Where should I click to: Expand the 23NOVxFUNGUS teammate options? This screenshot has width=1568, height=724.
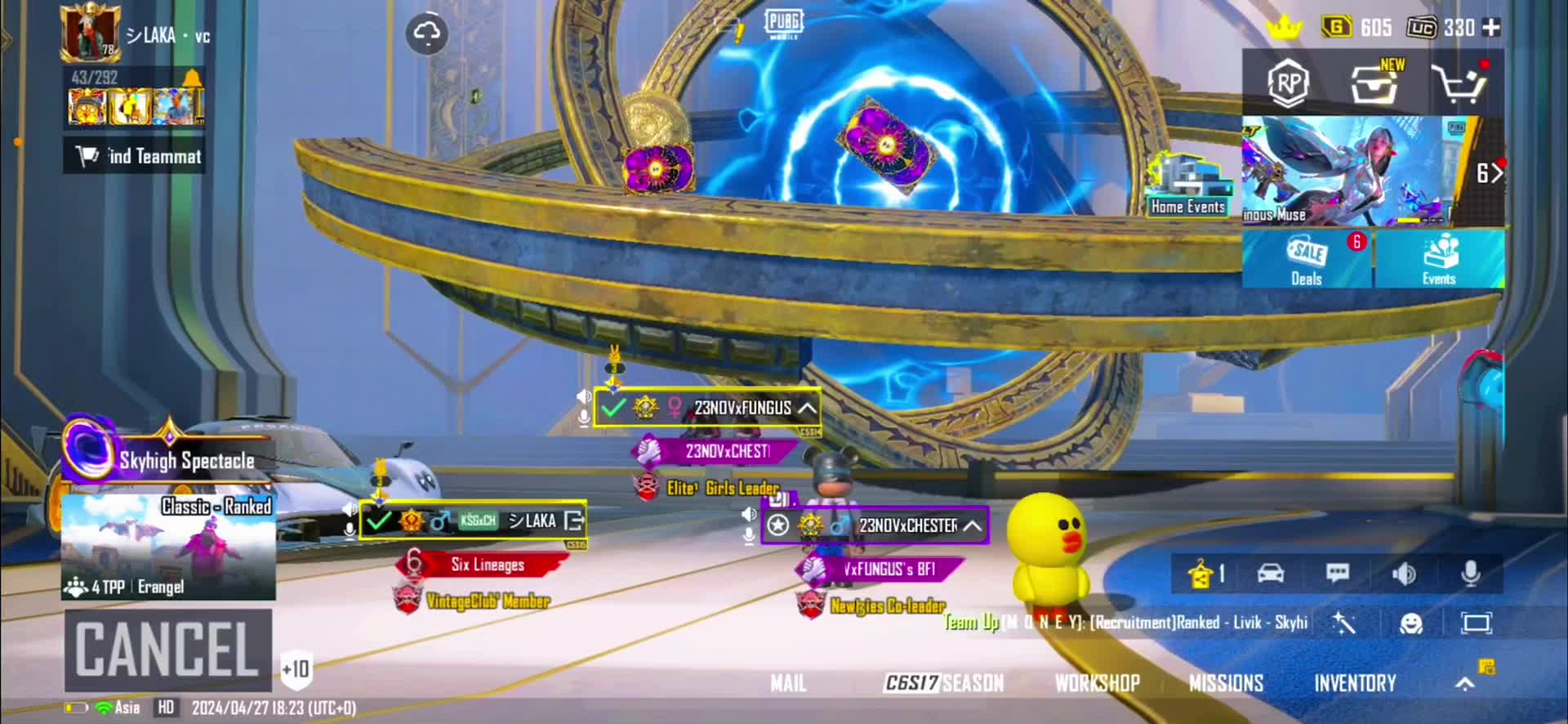coord(807,408)
